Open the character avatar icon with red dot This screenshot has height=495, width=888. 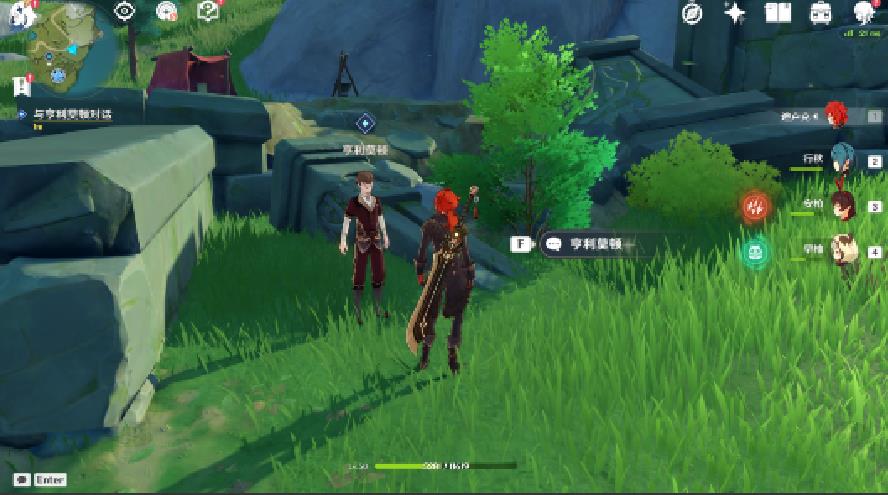pos(865,12)
